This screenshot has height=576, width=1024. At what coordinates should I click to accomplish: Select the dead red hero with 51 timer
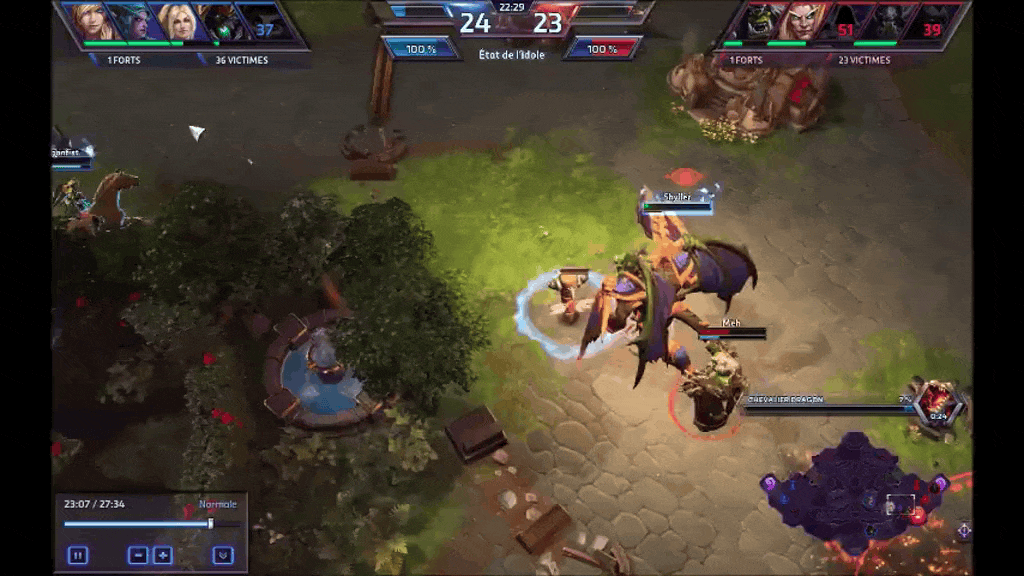coord(844,22)
